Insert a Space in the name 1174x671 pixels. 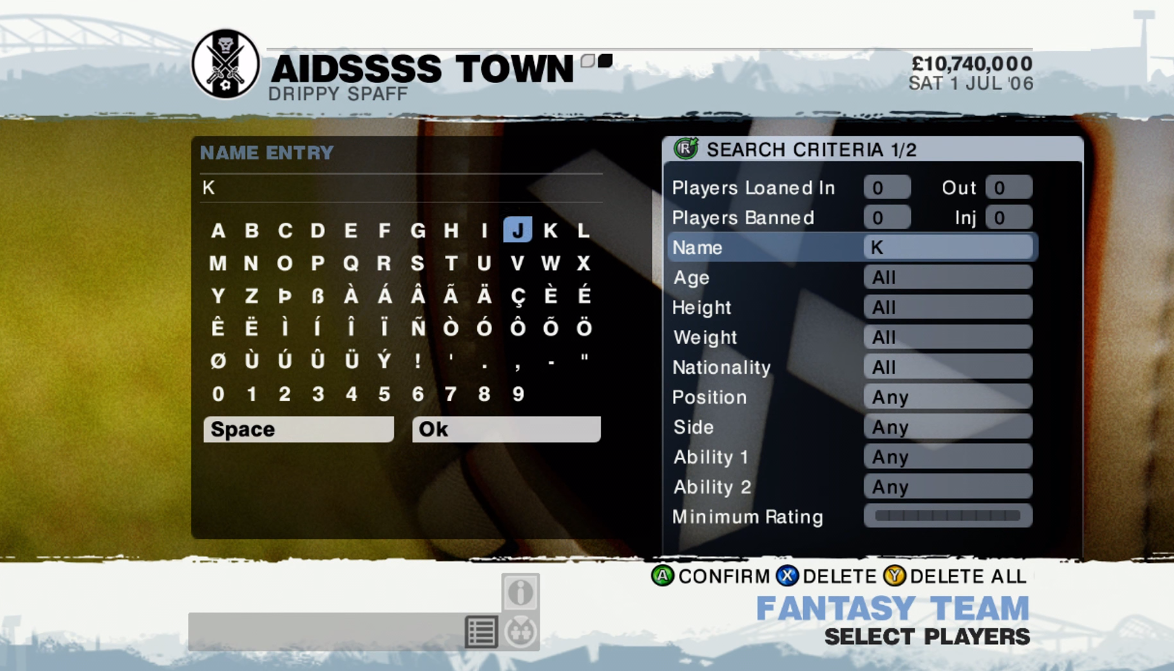point(298,429)
